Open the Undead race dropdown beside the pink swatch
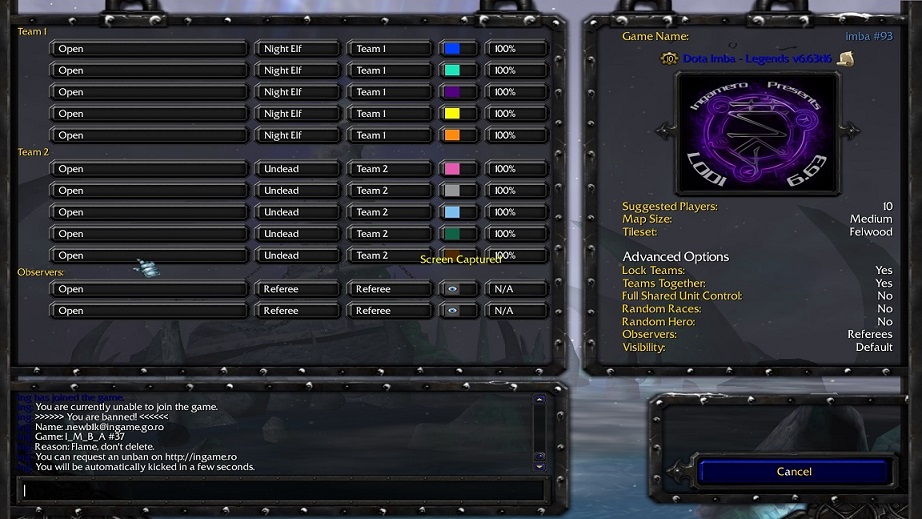This screenshot has width=922, height=519. [297, 169]
